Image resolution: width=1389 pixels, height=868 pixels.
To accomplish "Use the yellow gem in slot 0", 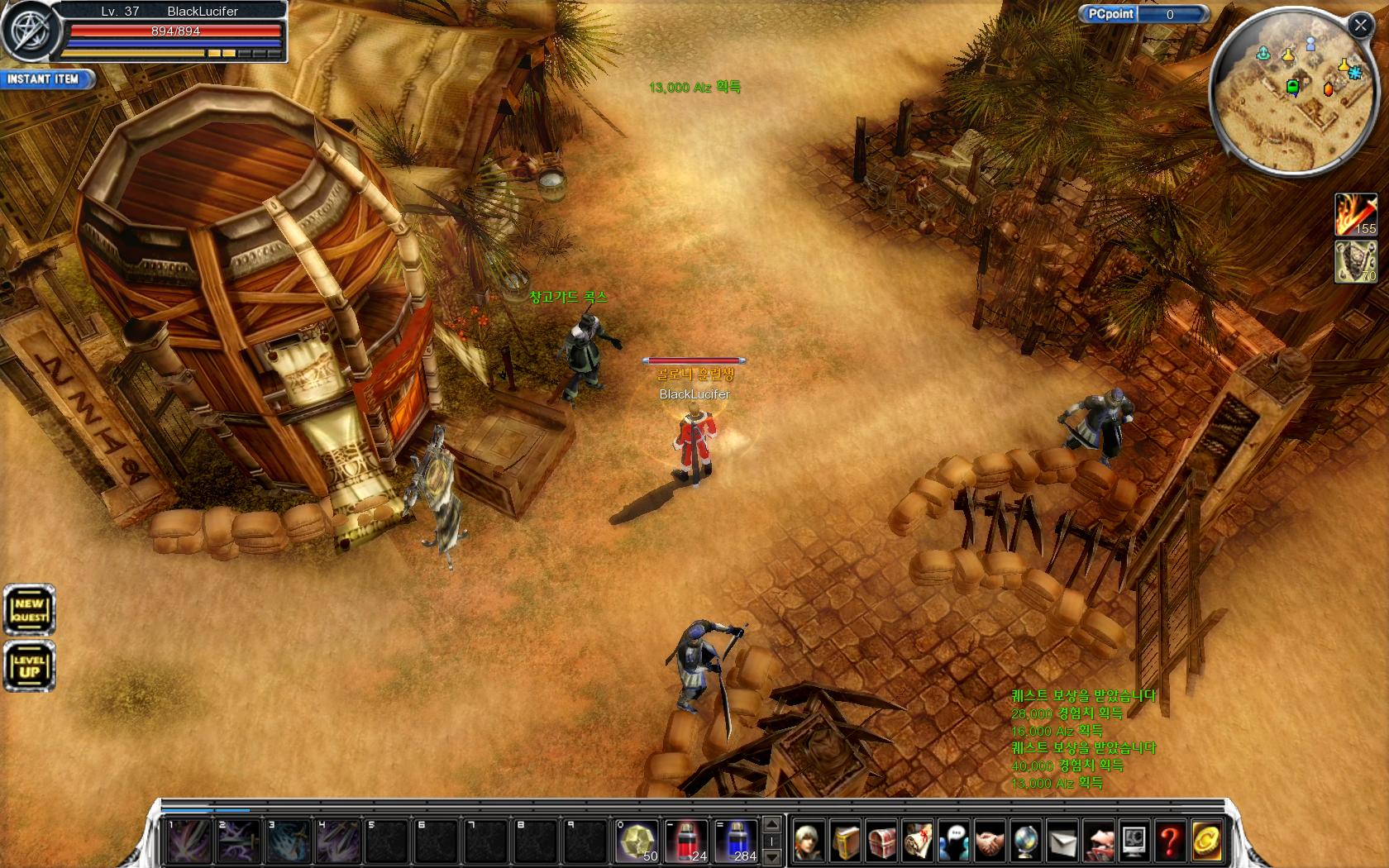I will point(637,842).
